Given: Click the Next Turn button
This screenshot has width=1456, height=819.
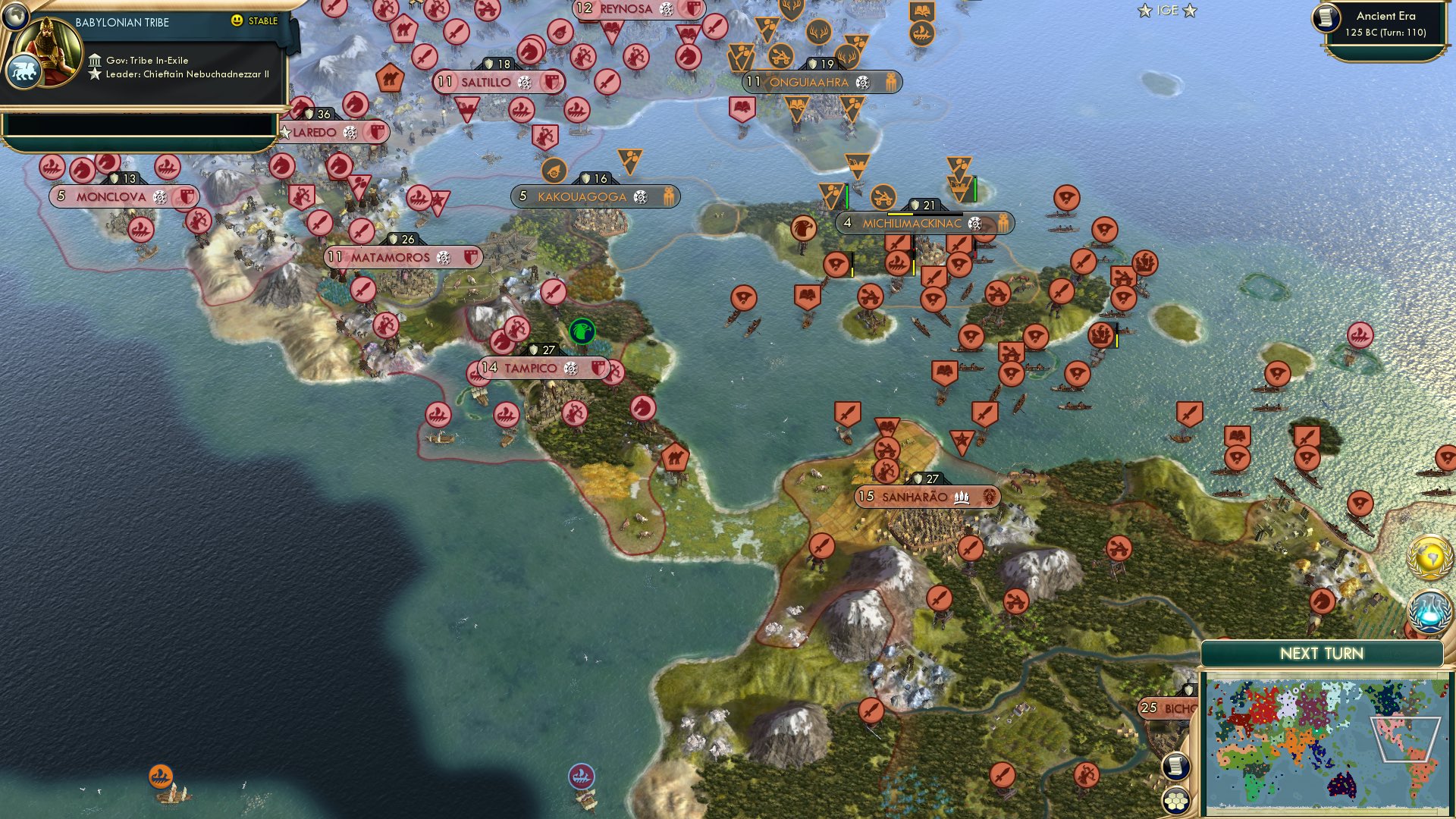Looking at the screenshot, I should (1323, 652).
